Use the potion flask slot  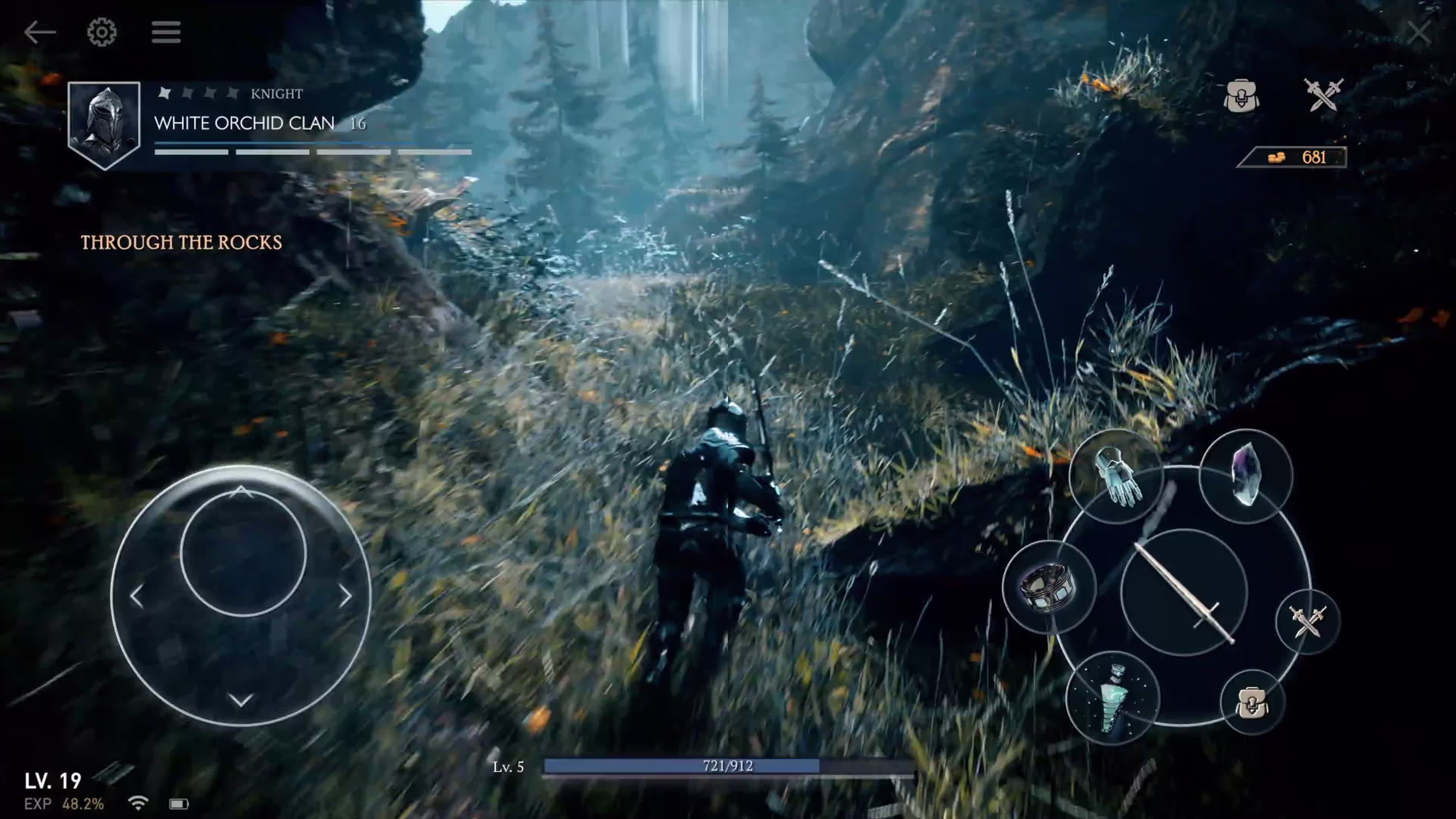click(x=1113, y=699)
